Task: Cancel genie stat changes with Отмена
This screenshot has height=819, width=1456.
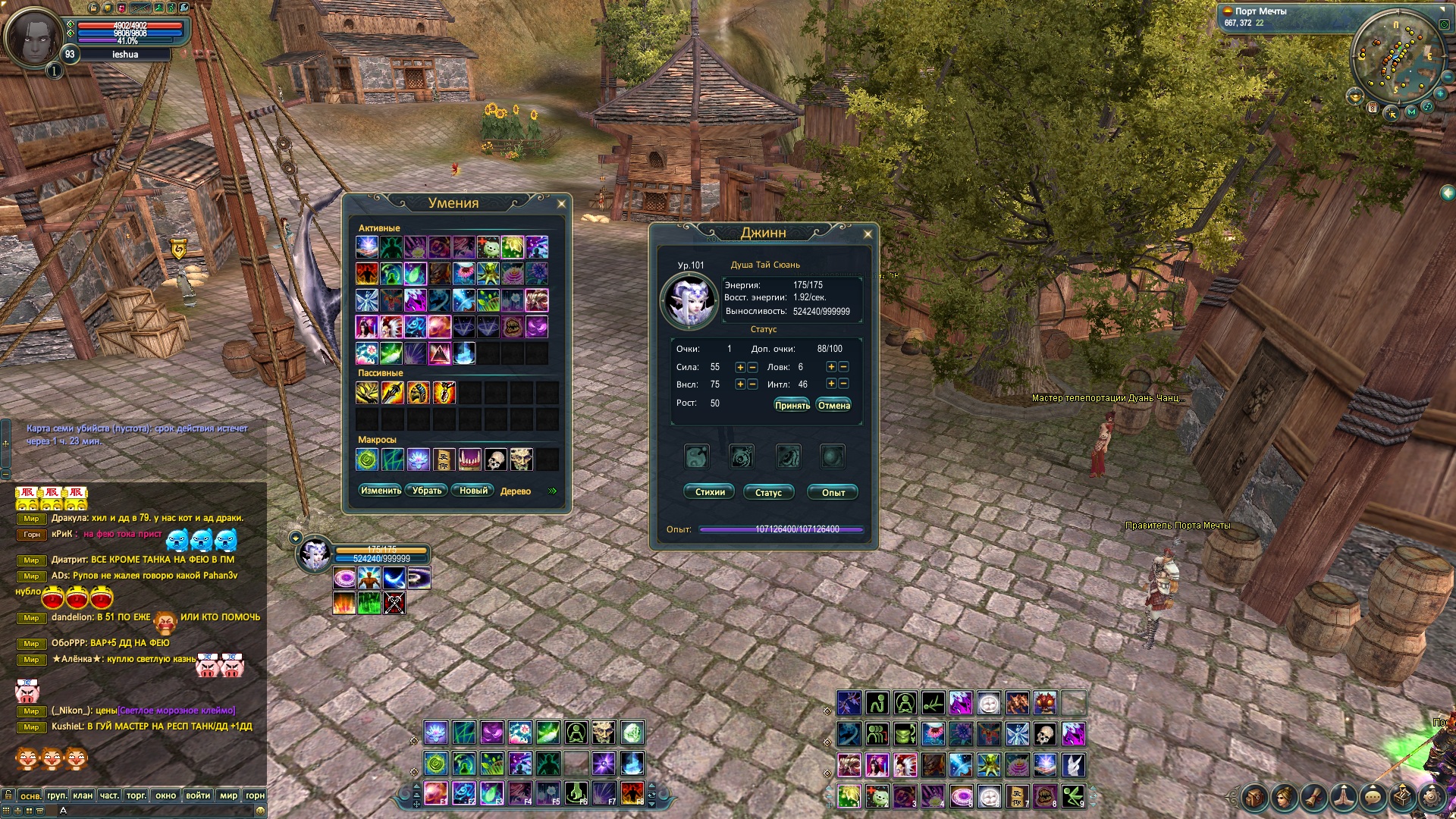Action: click(833, 406)
